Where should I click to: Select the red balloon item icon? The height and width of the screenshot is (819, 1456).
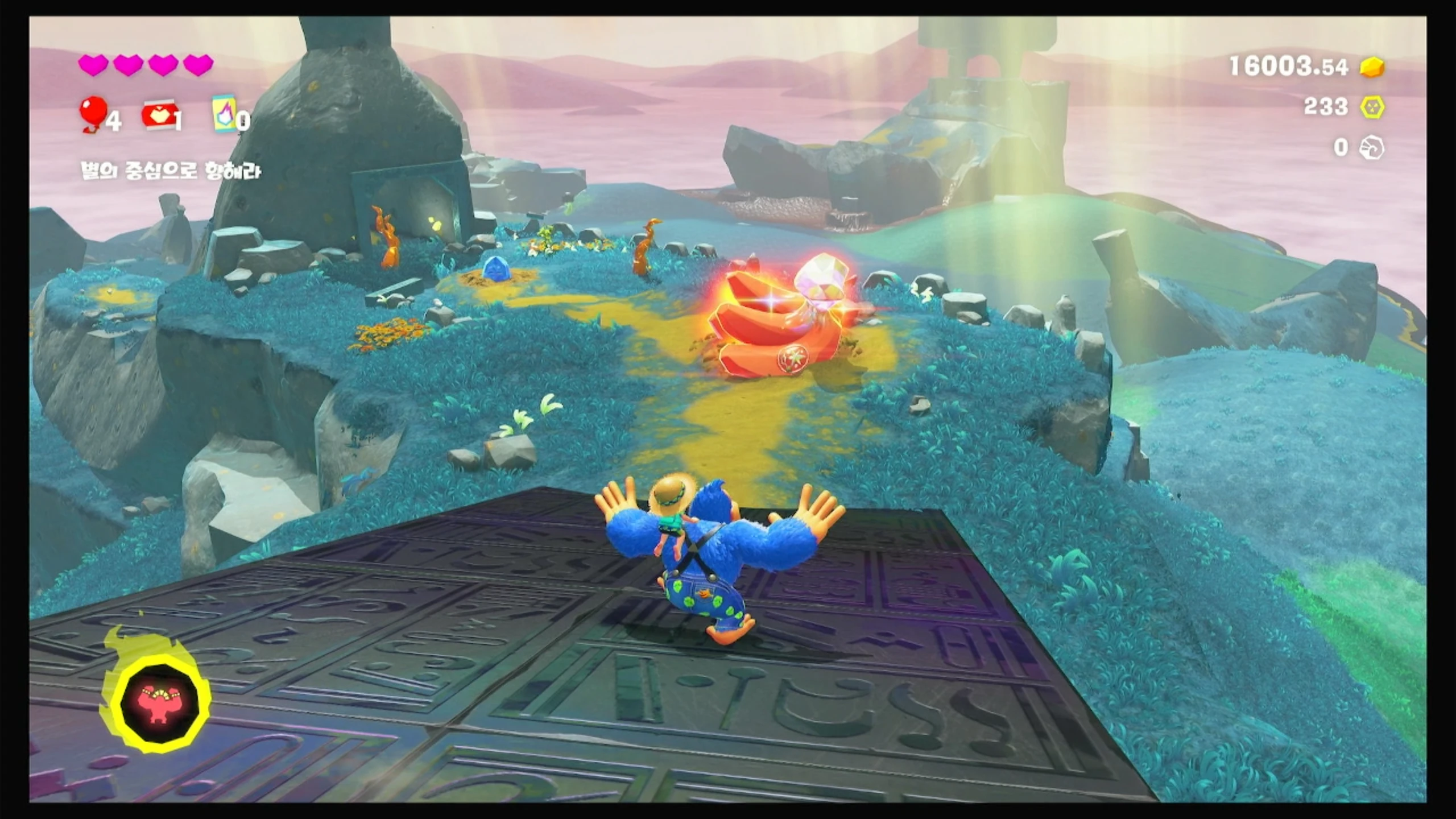pos(94,112)
